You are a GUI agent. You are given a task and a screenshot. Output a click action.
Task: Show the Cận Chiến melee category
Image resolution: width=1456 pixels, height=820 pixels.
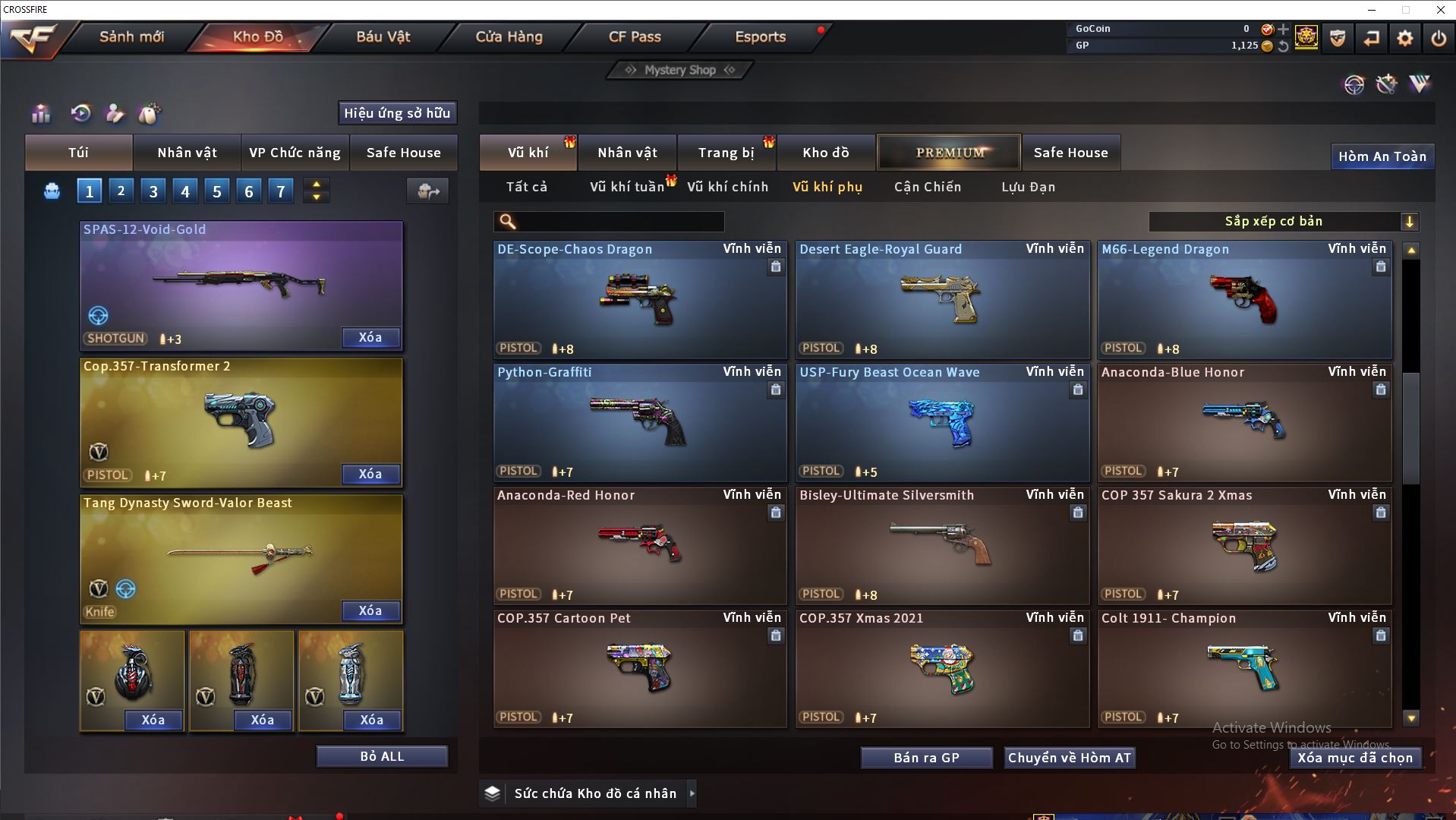927,187
